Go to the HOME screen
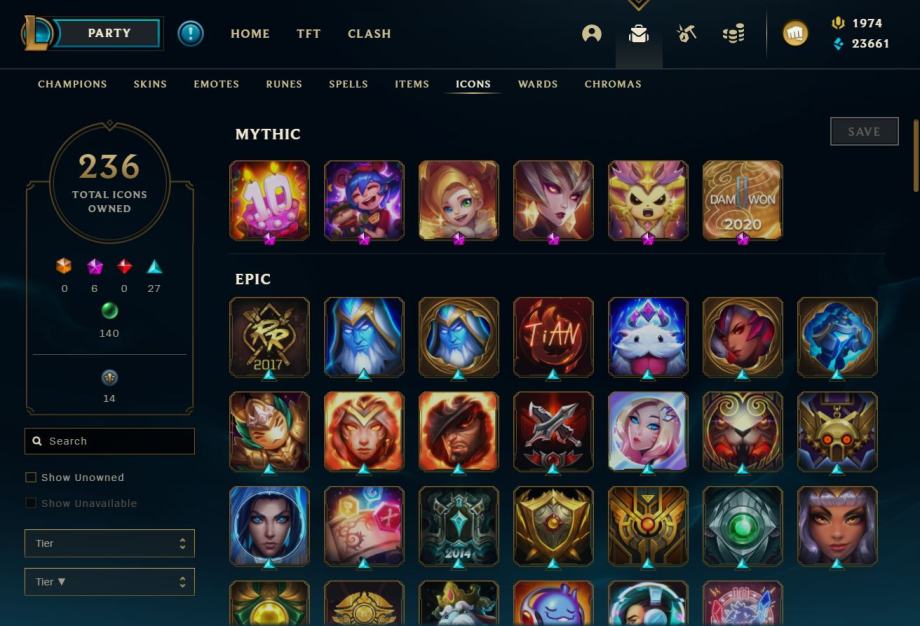The height and width of the screenshot is (626, 920). (250, 33)
